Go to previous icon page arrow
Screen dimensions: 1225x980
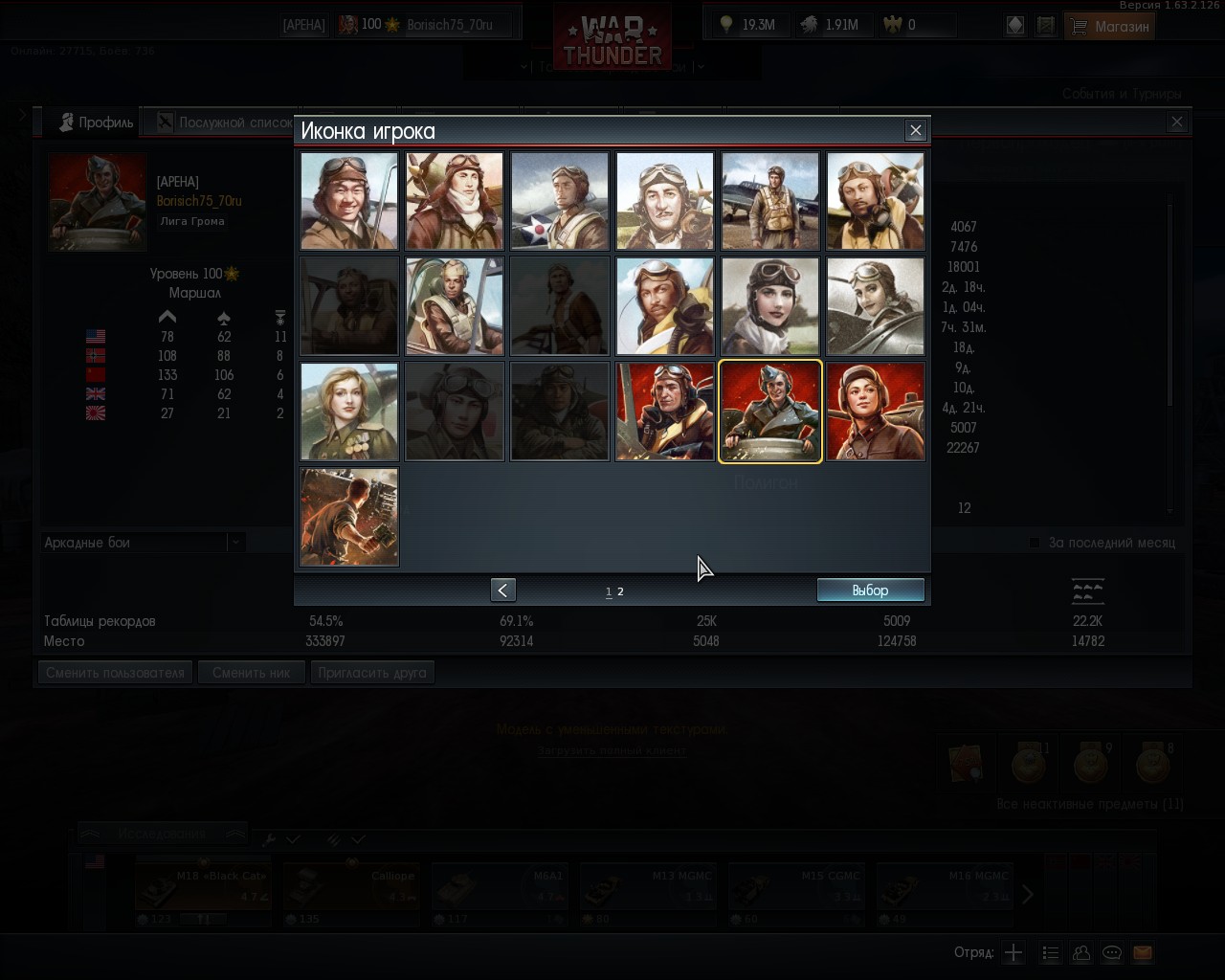pyautogui.click(x=502, y=590)
